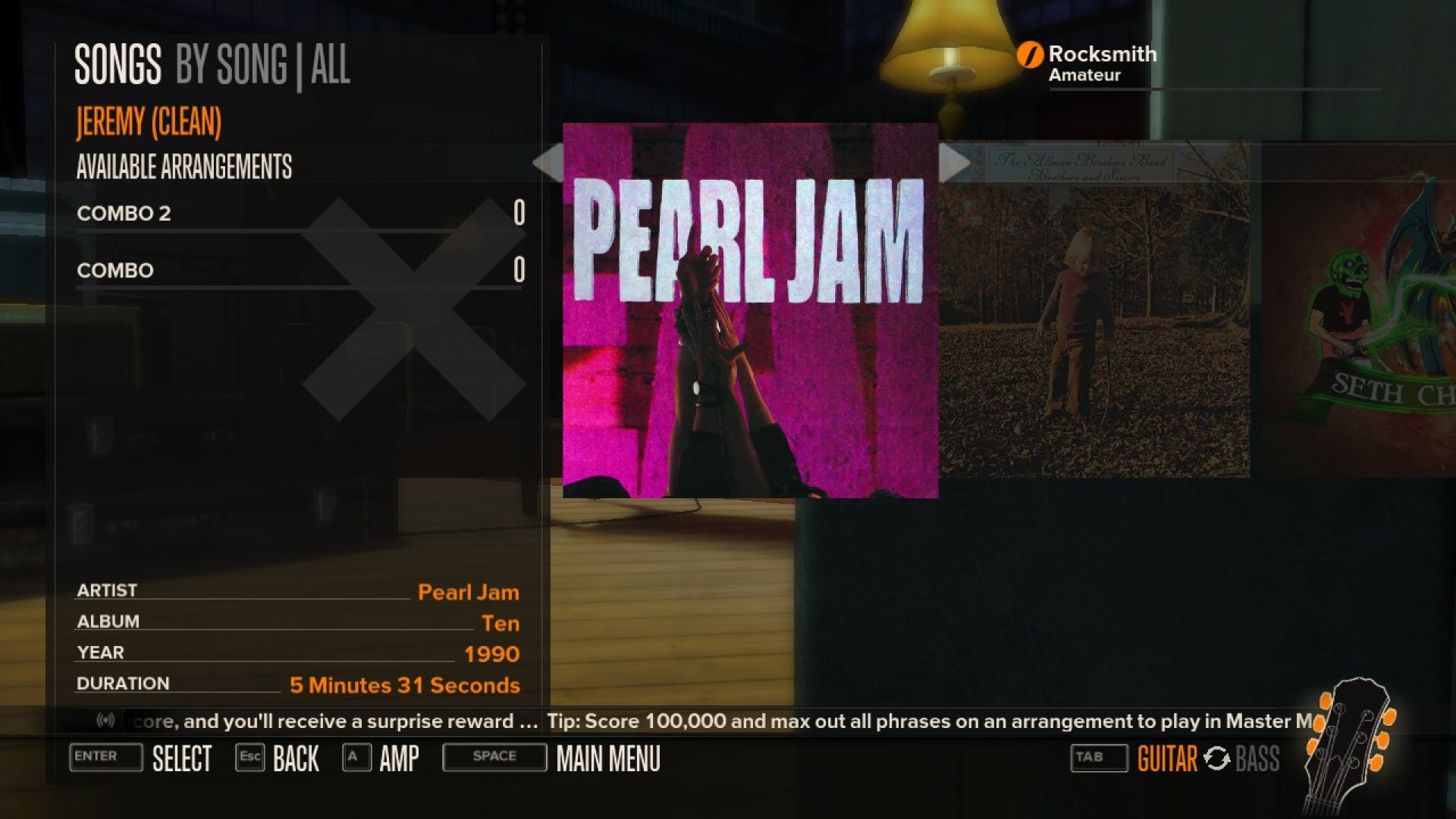
Task: Click the Rocksmith logo icon top right
Action: coord(1029,54)
